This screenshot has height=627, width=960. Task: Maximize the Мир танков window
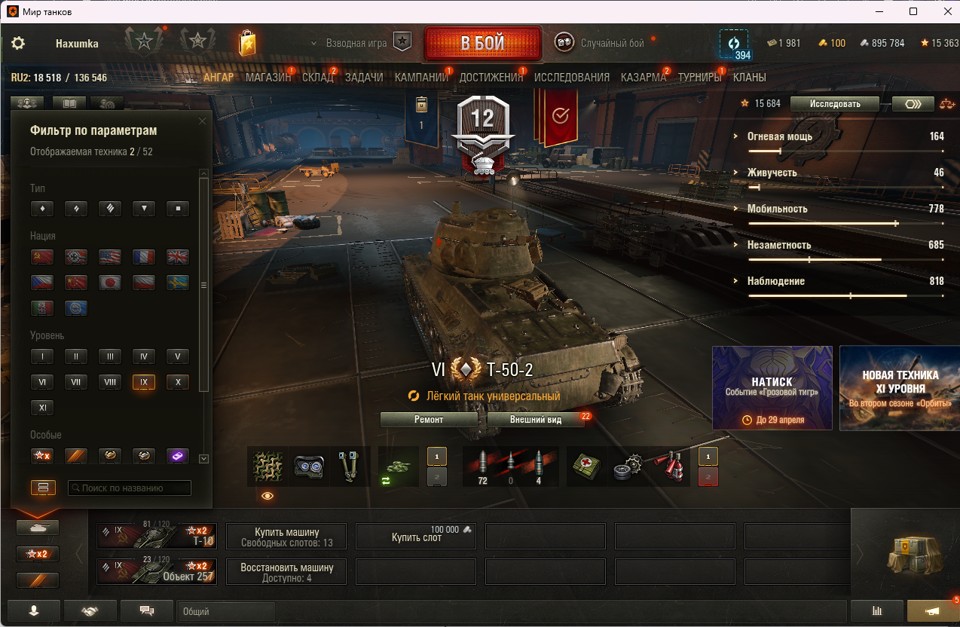point(913,11)
